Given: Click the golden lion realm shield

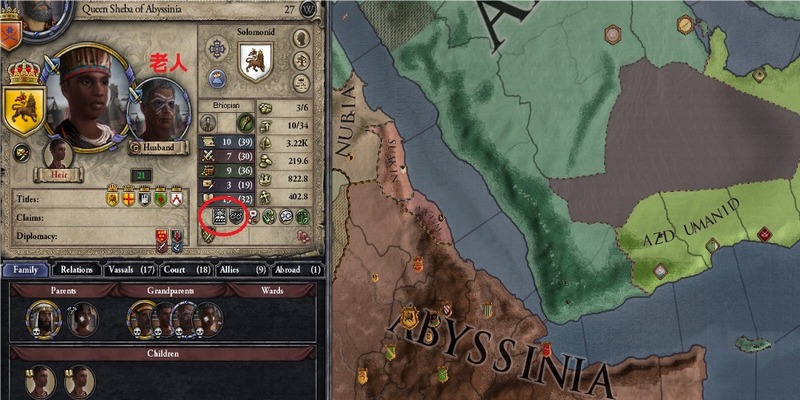Looking at the screenshot, I should click(x=24, y=109).
